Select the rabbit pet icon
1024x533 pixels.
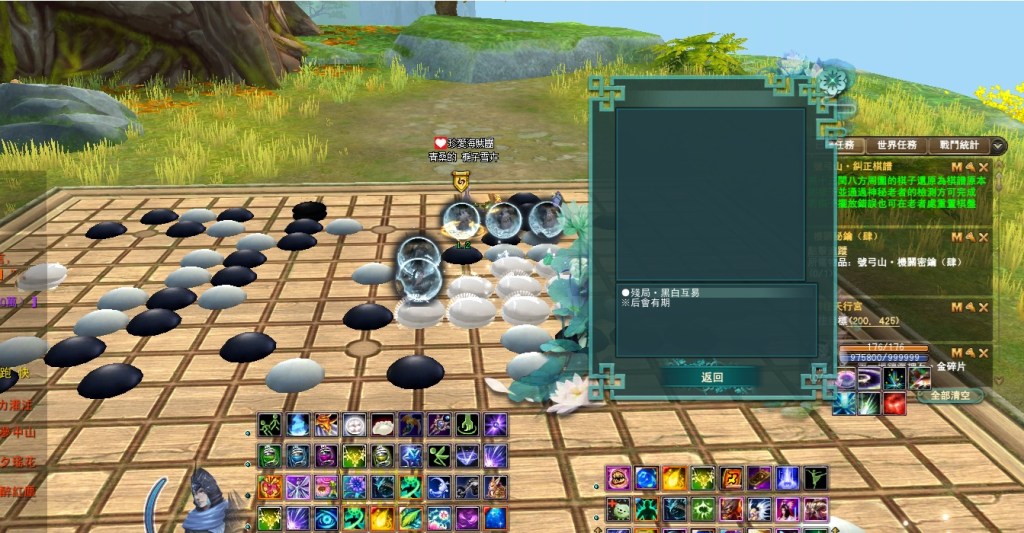(x=495, y=487)
